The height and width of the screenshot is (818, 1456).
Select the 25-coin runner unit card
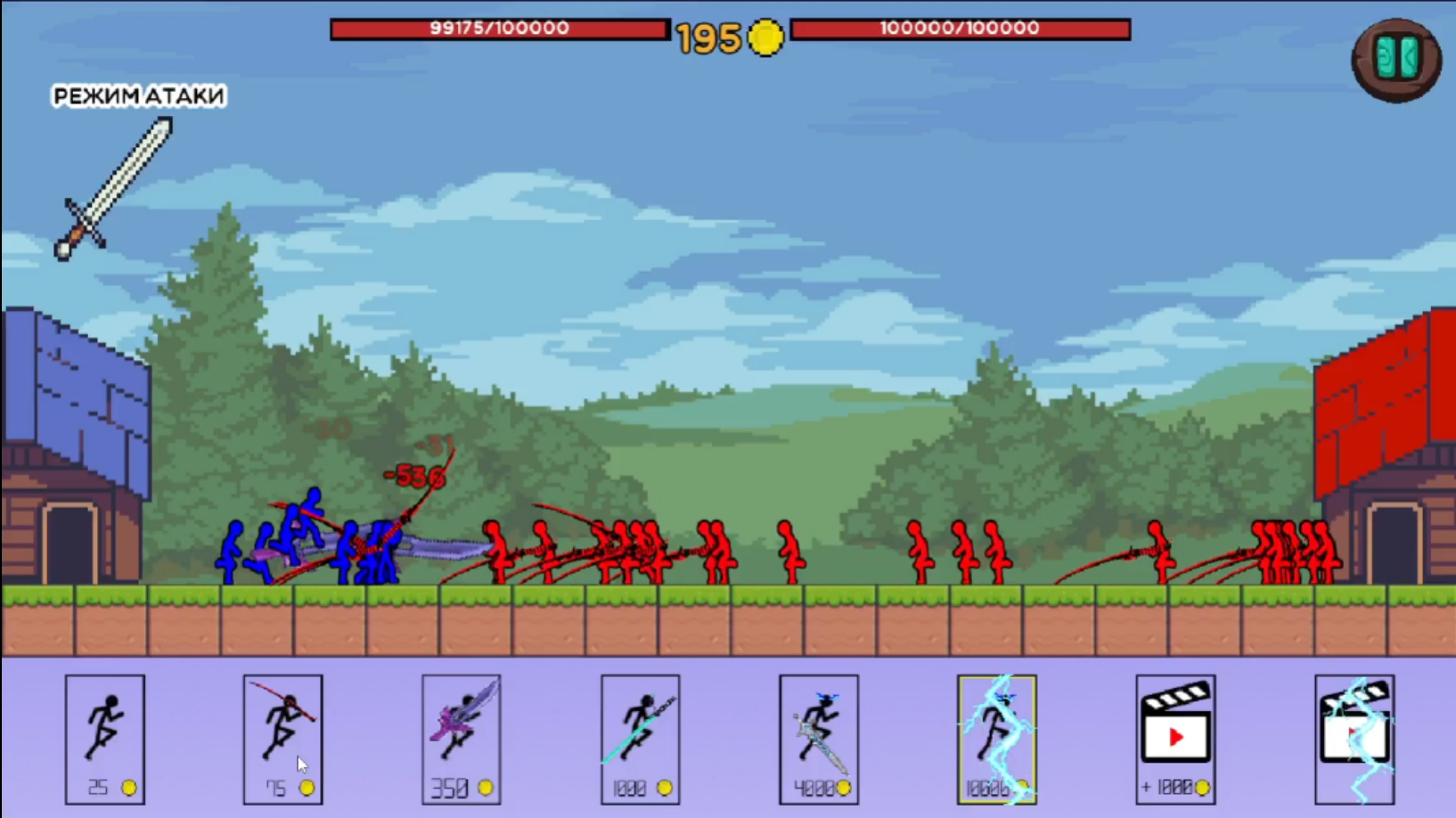click(x=104, y=740)
